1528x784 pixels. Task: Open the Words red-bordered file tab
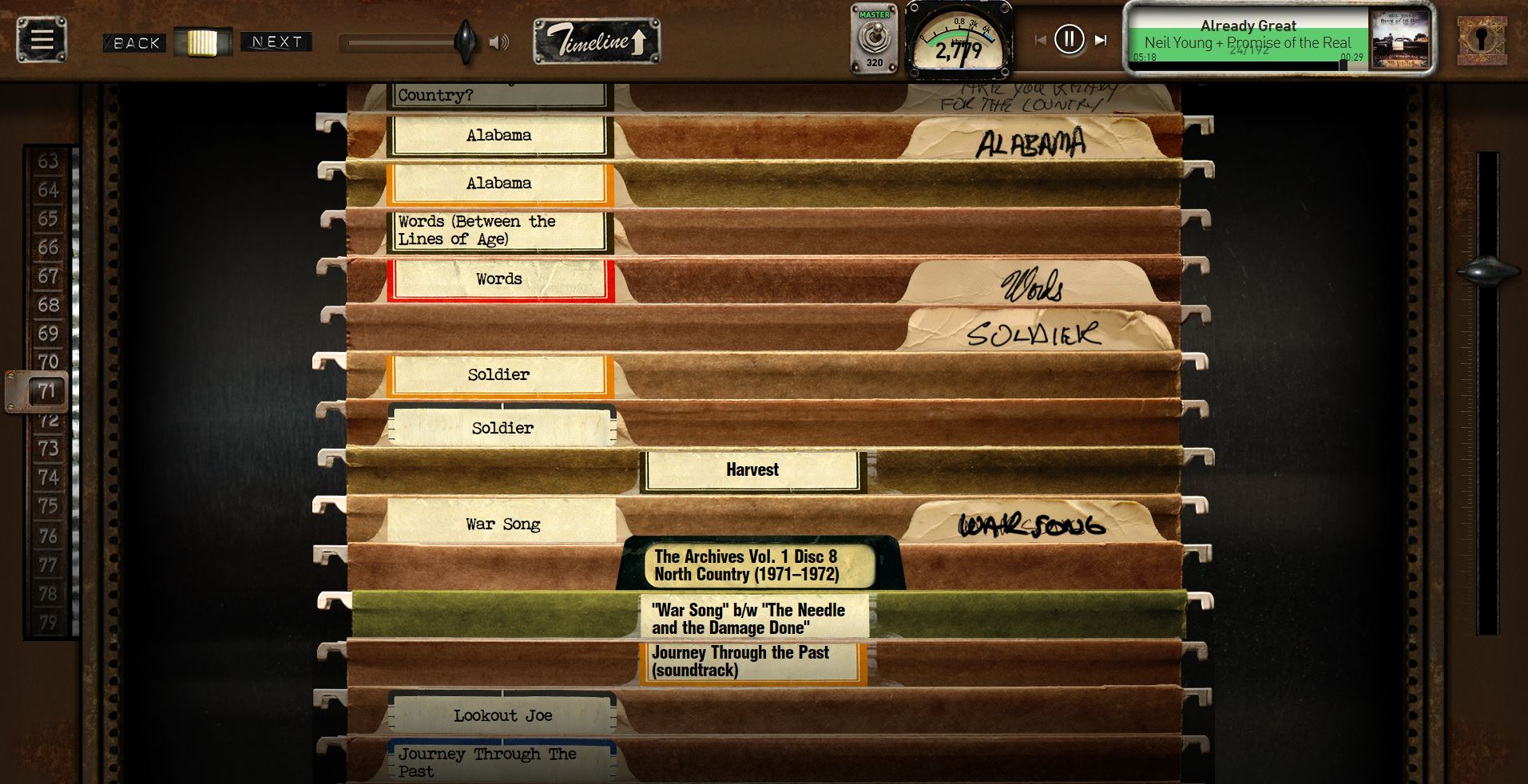[x=500, y=279]
